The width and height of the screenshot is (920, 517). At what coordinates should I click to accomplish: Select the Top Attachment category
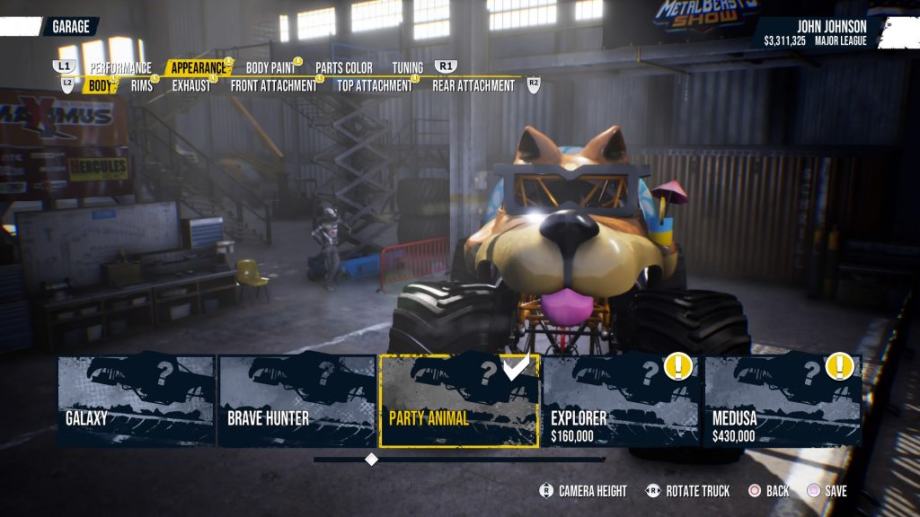[374, 86]
